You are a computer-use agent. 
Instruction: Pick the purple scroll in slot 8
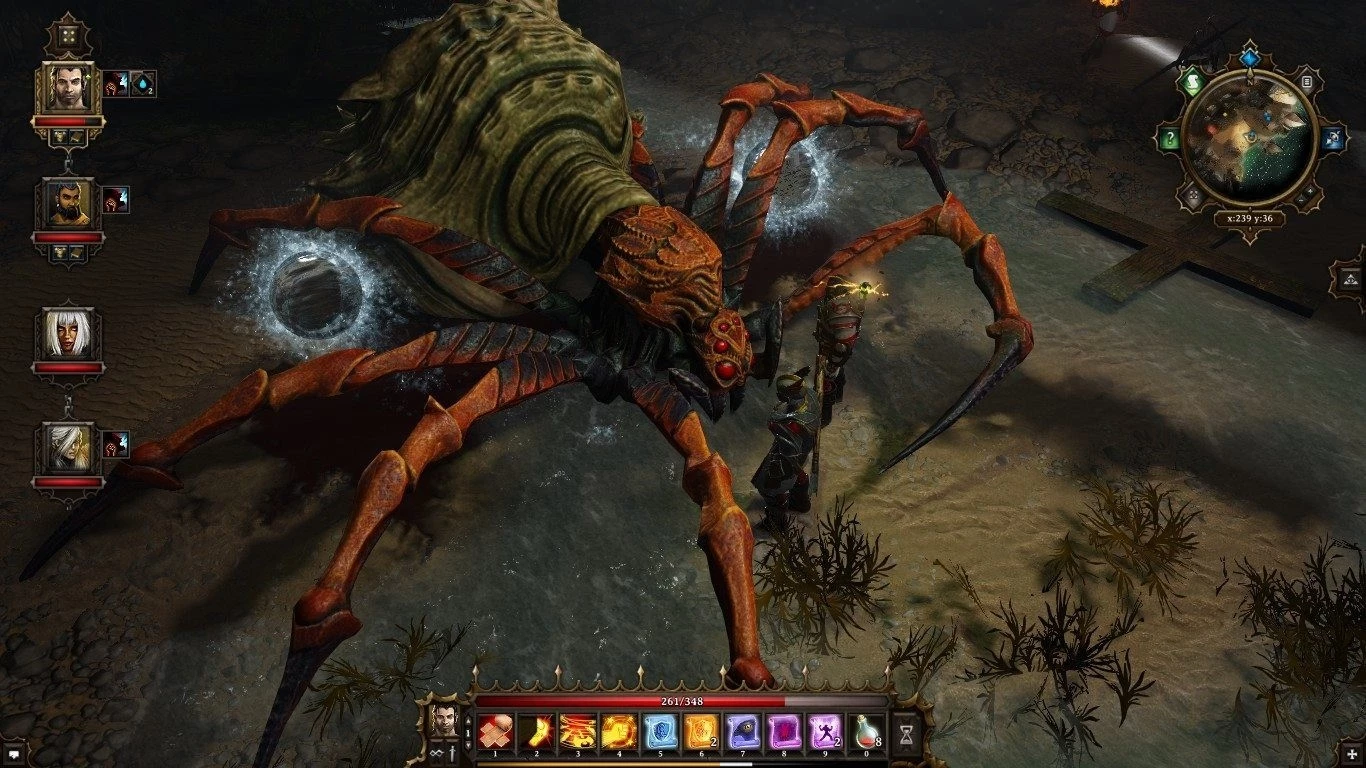pos(783,733)
